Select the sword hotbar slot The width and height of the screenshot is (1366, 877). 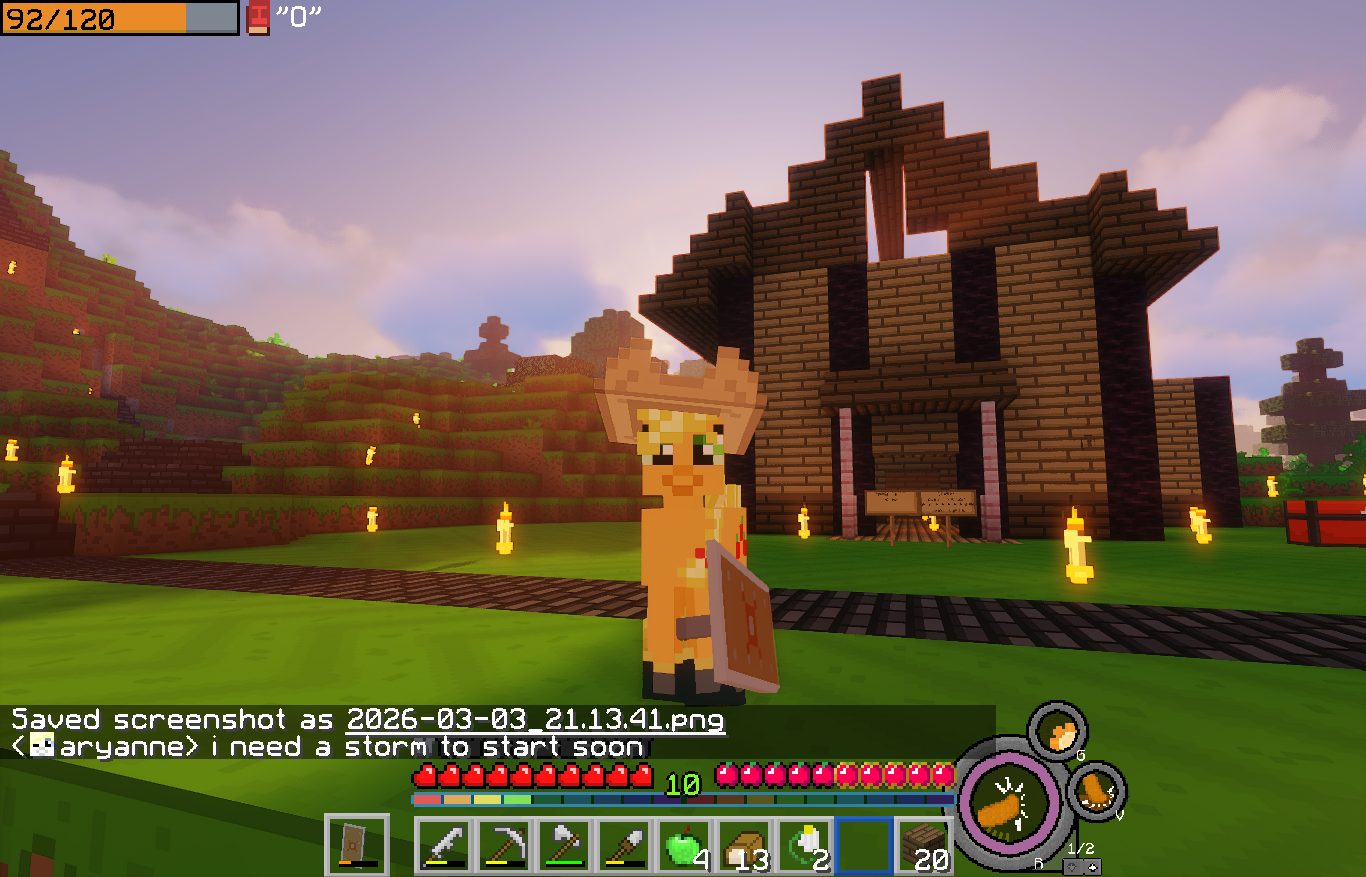pyautogui.click(x=444, y=846)
